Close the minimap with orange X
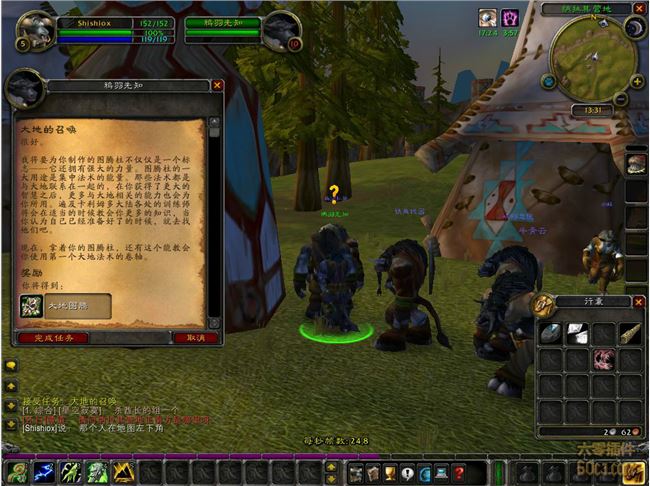The height and width of the screenshot is (486, 650). 640,8
